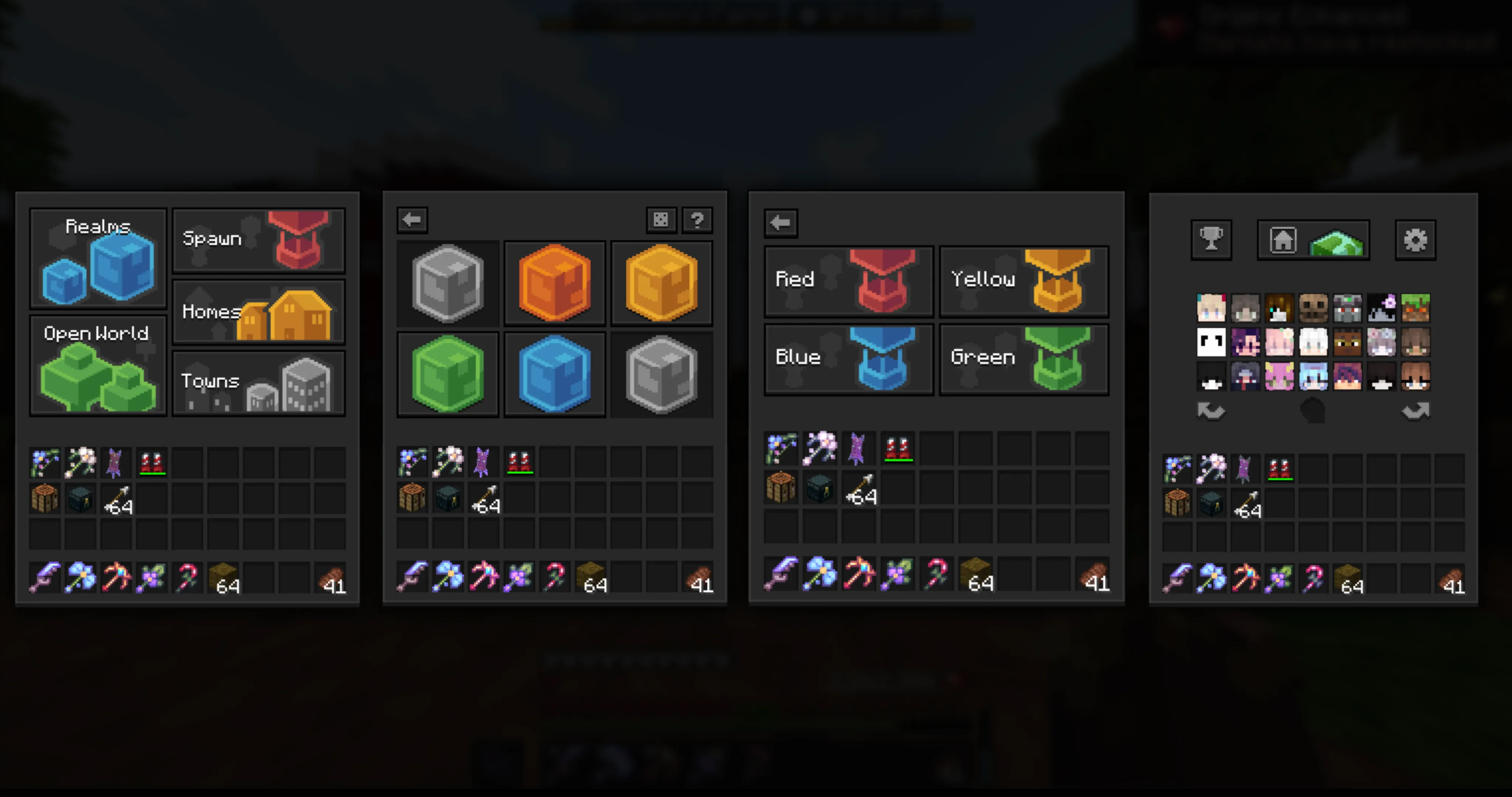The width and height of the screenshot is (1512, 797).
Task: Click the dice random-warp icon
Action: [661, 220]
